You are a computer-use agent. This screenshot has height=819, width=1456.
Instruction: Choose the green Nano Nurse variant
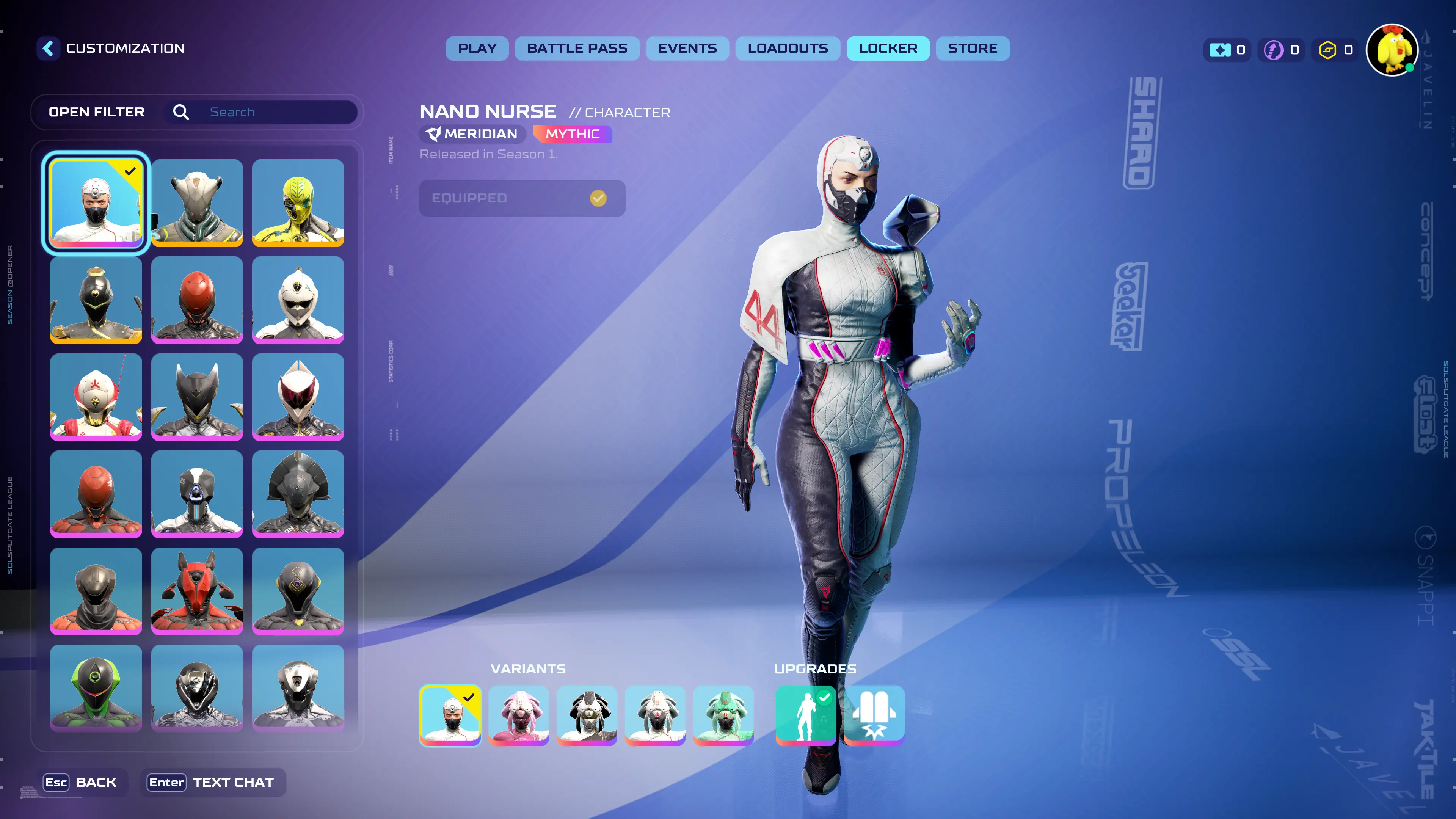tap(723, 715)
